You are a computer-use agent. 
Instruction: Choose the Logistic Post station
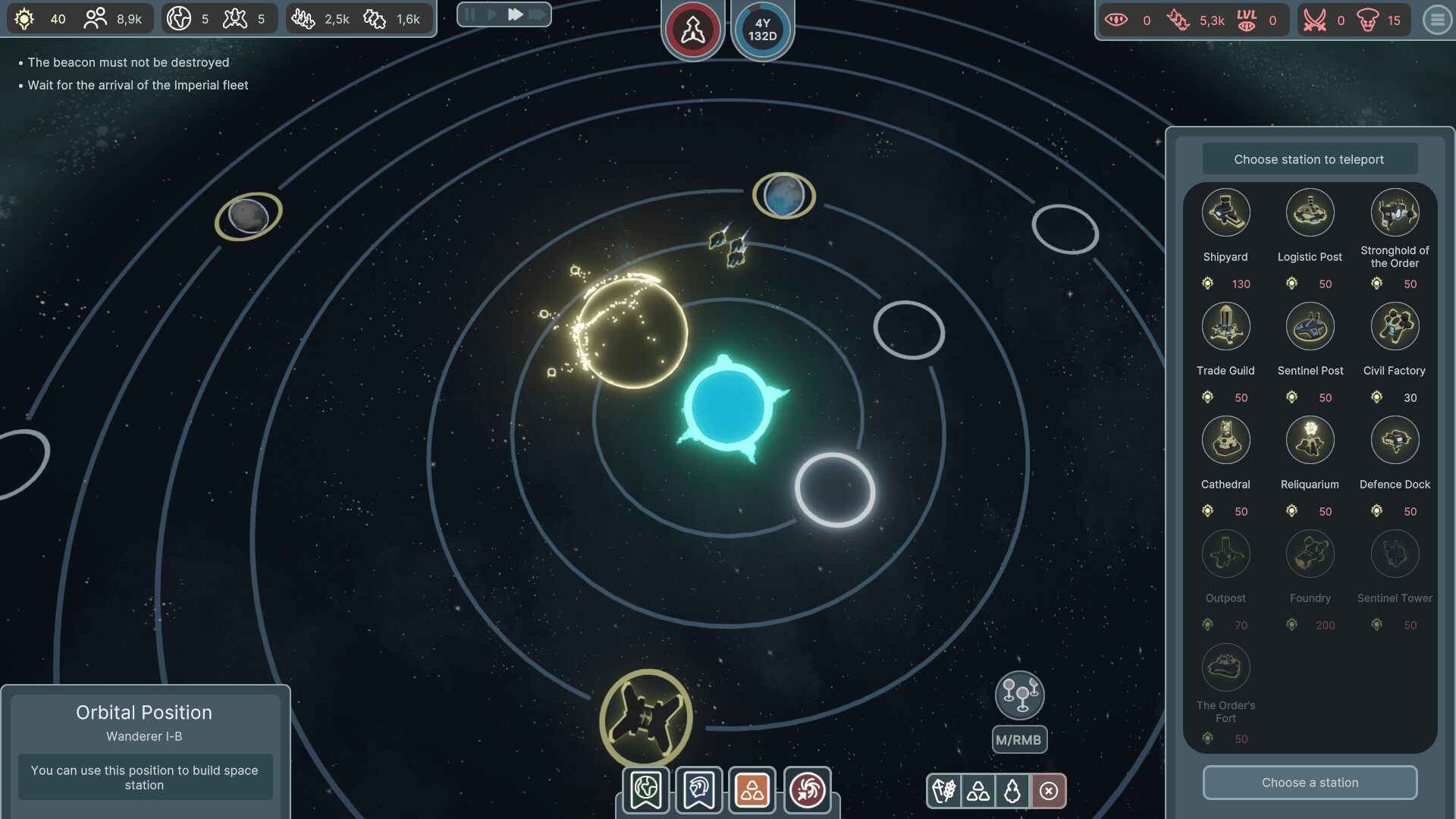(1310, 213)
